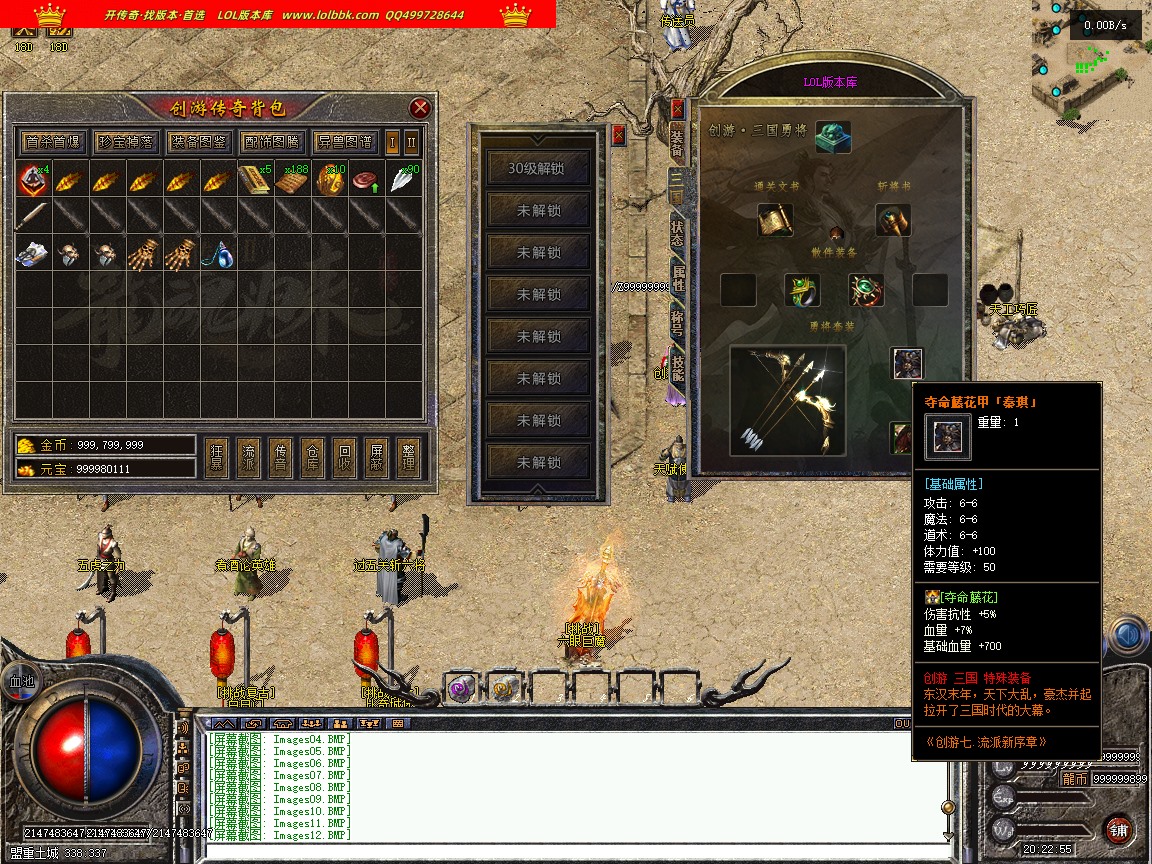Switch to the 装备 equipment tab
1152x864 pixels.
click(678, 142)
